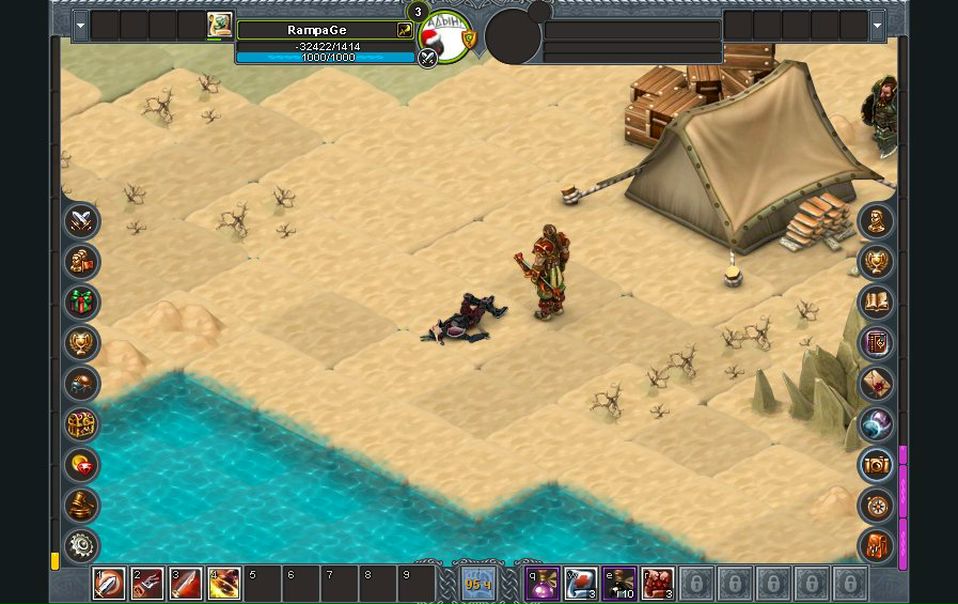Expand the top-right dropdown arrow
958x604 pixels.
click(x=878, y=25)
